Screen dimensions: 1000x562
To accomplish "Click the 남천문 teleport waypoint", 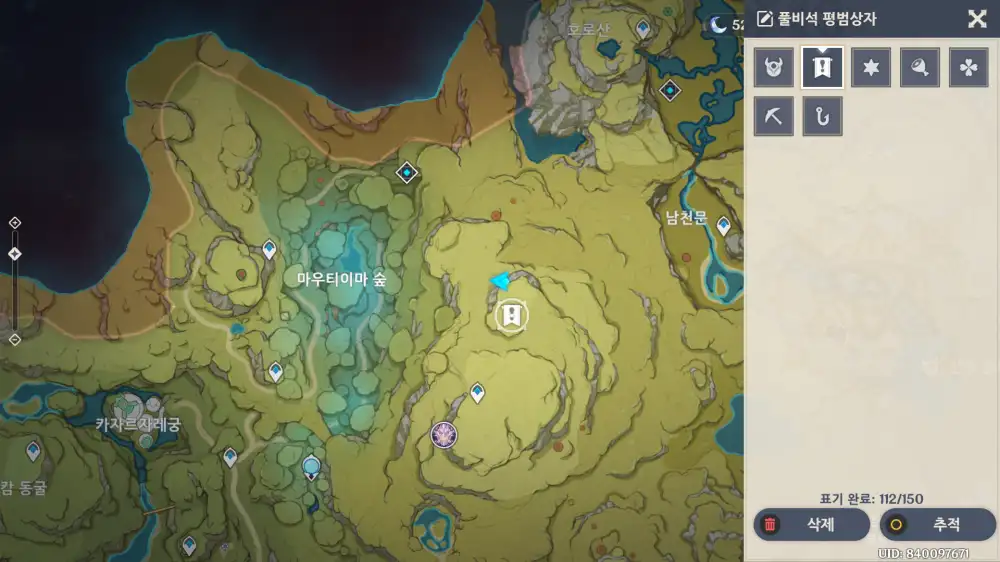I will tap(723, 226).
